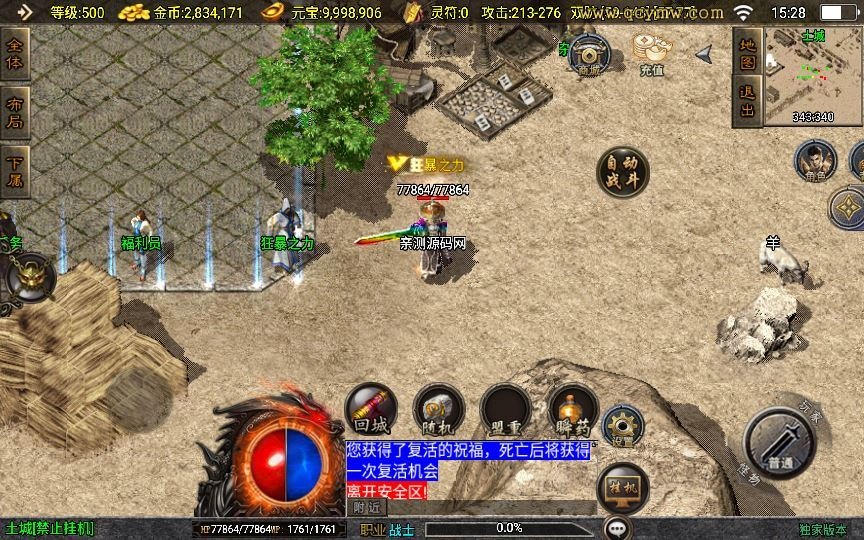The height and width of the screenshot is (540, 864).
Task: Activate the four-pointed star skill button
Action: (848, 208)
